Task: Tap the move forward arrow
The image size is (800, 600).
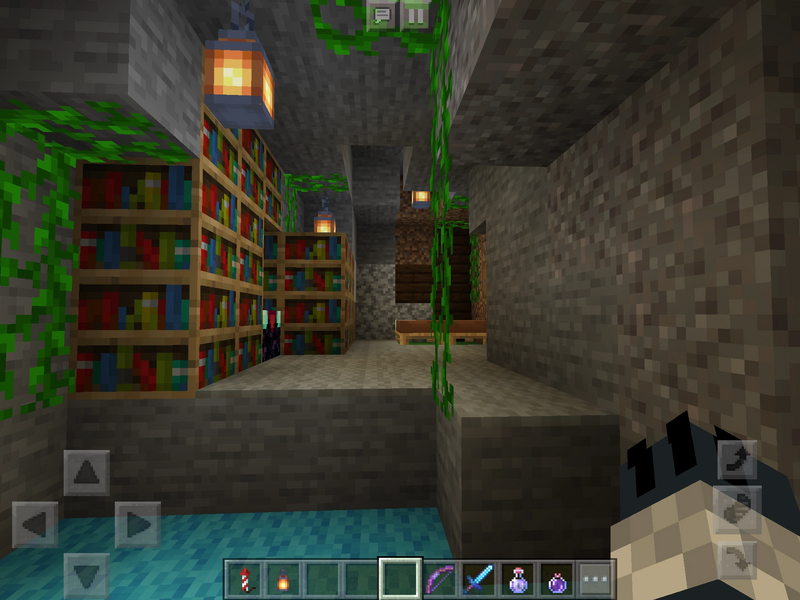Action: [x=86, y=472]
